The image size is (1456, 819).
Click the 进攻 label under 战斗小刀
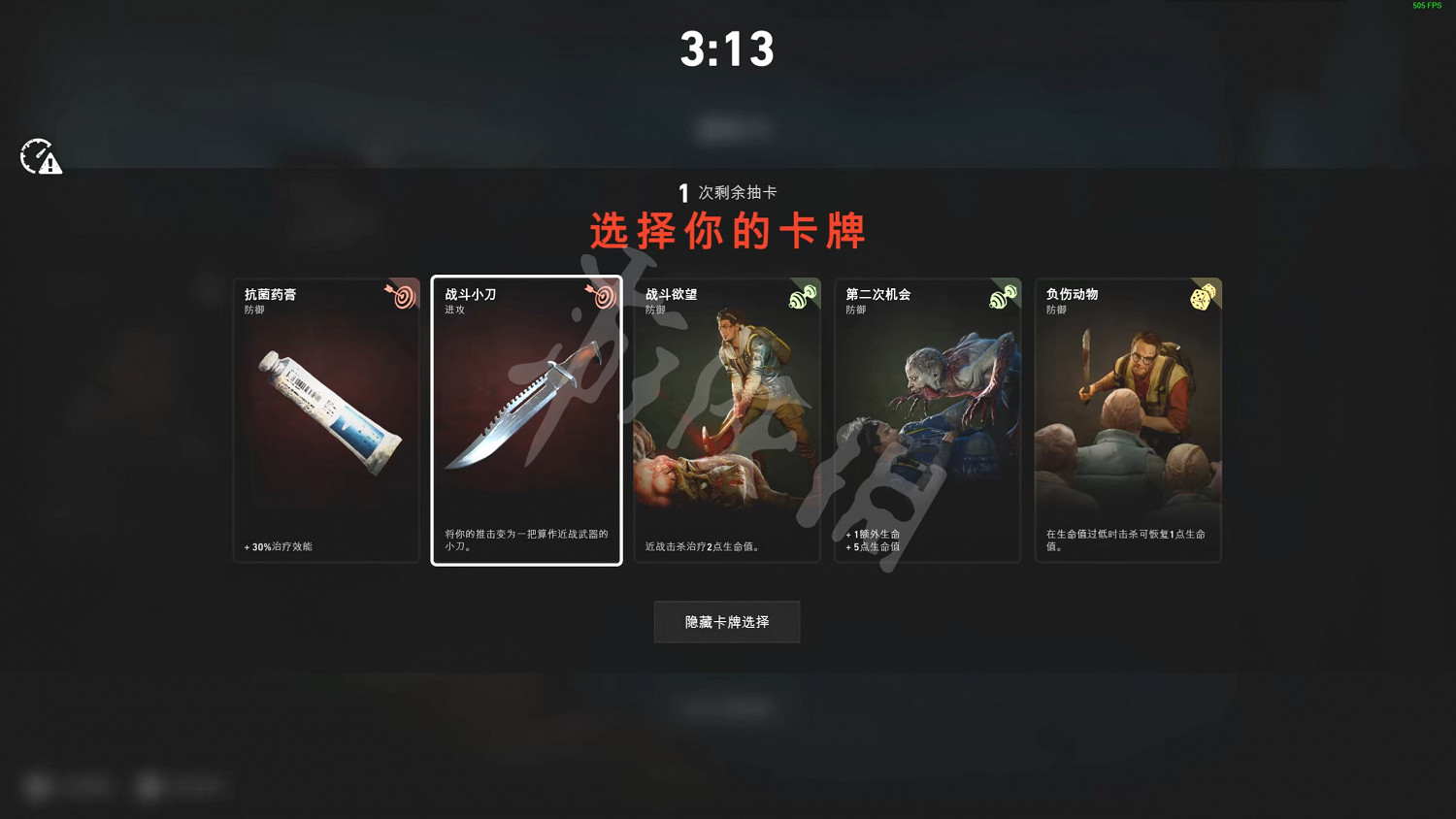pyautogui.click(x=453, y=310)
